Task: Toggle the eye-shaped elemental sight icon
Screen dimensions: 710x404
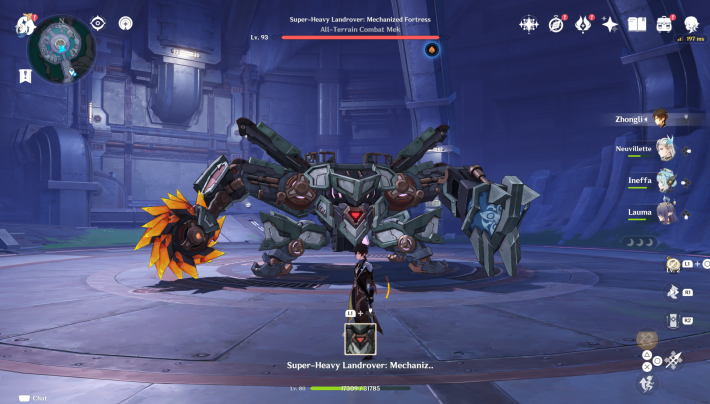Action: [x=98, y=23]
